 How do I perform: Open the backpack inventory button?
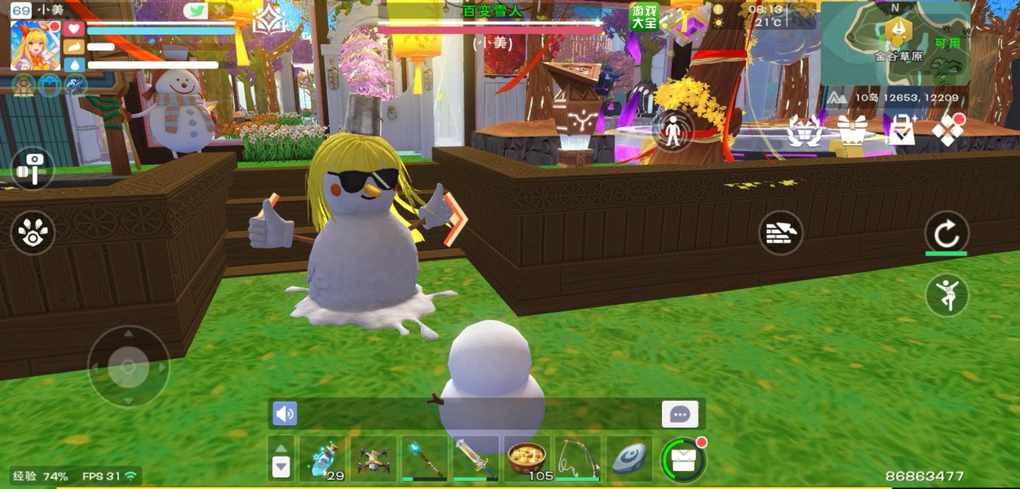point(684,460)
